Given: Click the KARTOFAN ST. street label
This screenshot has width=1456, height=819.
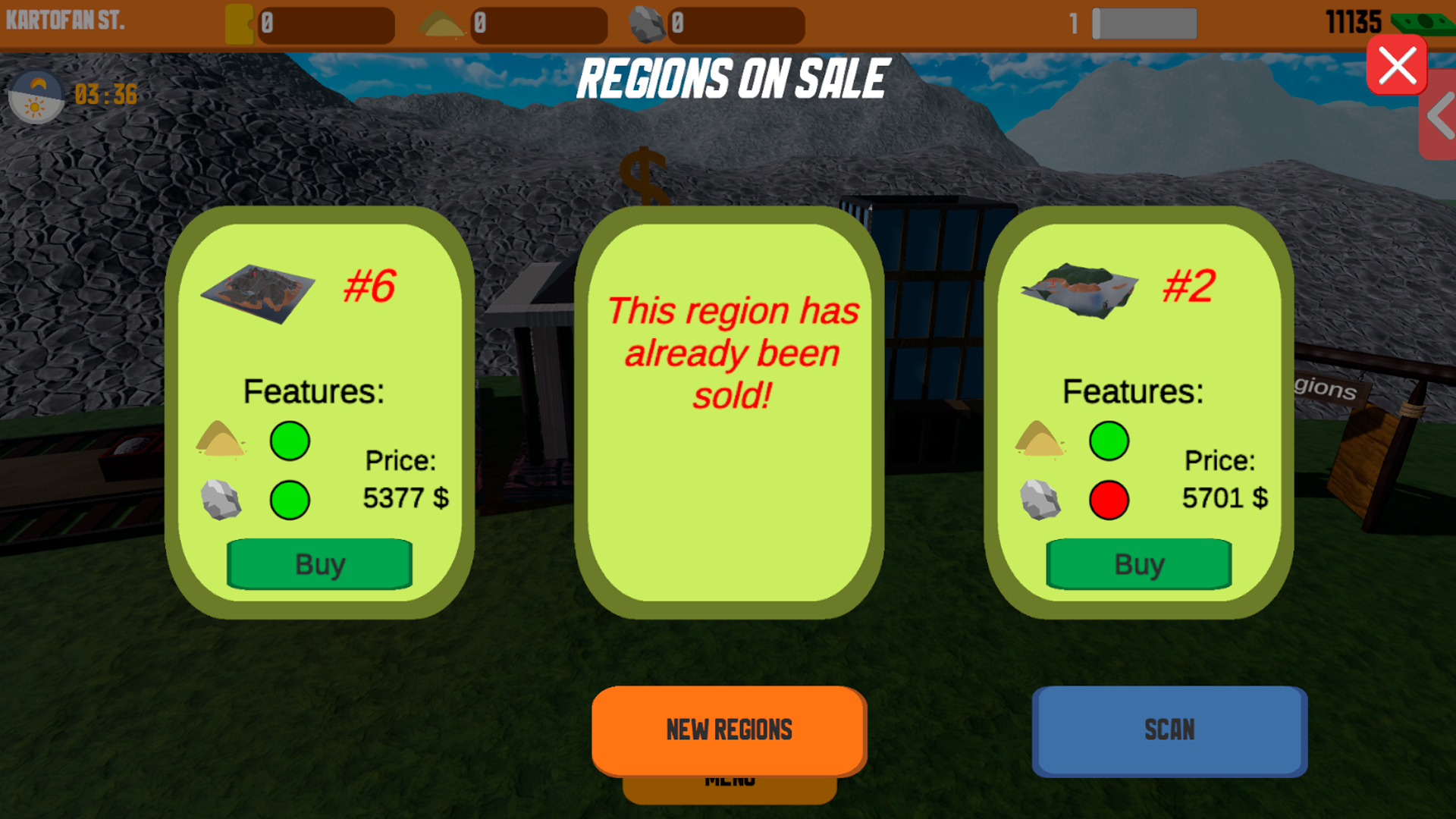Looking at the screenshot, I should (x=64, y=21).
